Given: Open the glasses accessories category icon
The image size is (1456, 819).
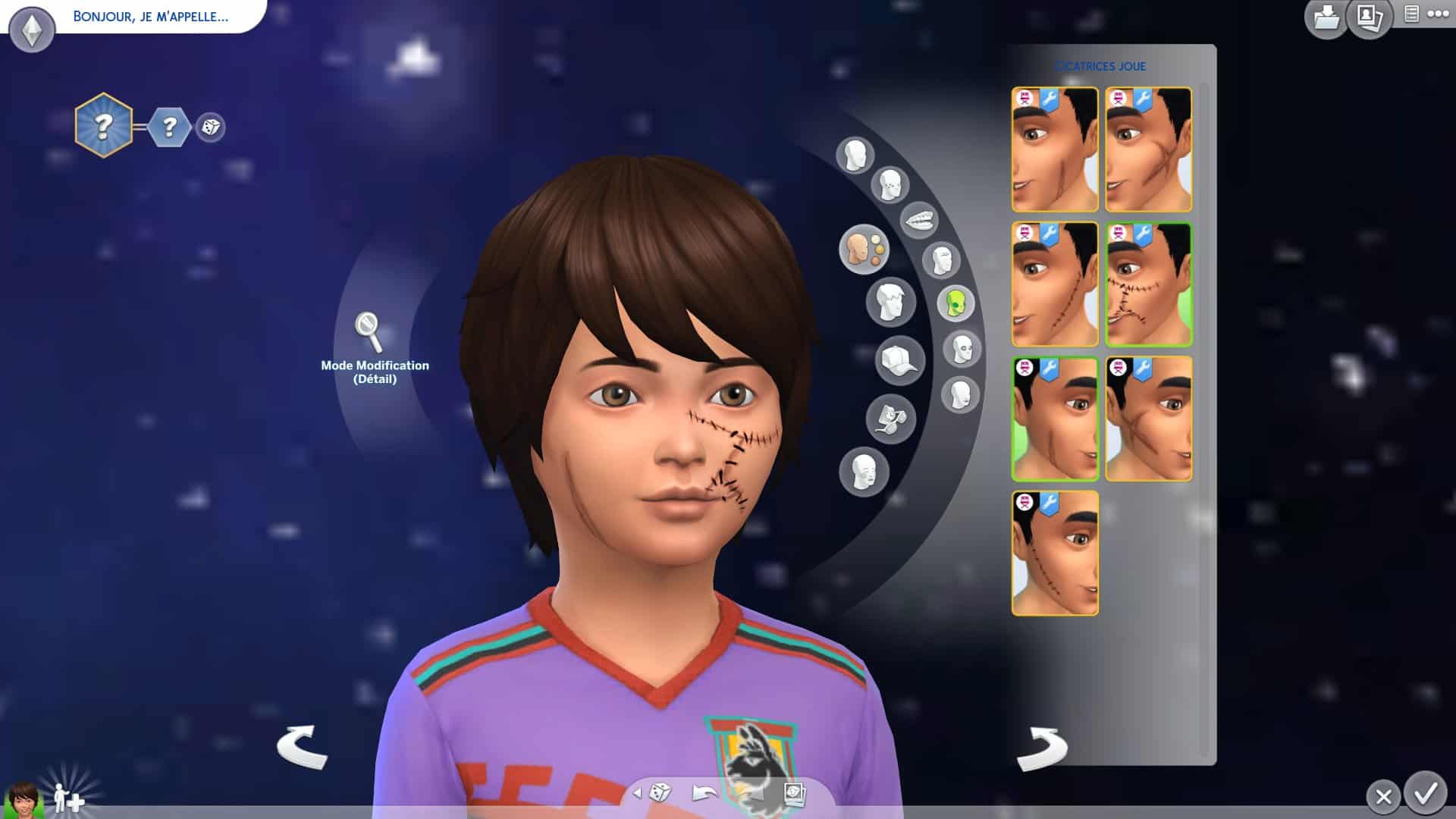Looking at the screenshot, I should coord(890,419).
